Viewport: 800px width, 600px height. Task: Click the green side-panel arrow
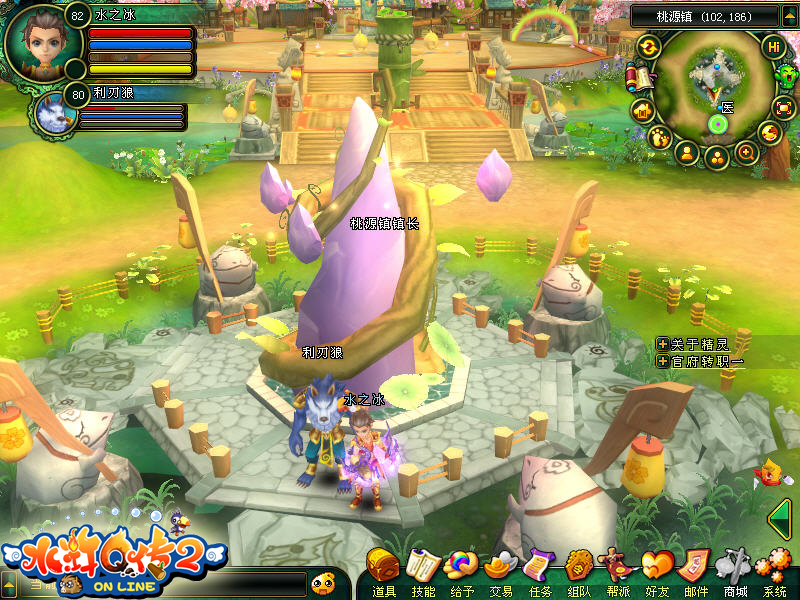[x=780, y=517]
